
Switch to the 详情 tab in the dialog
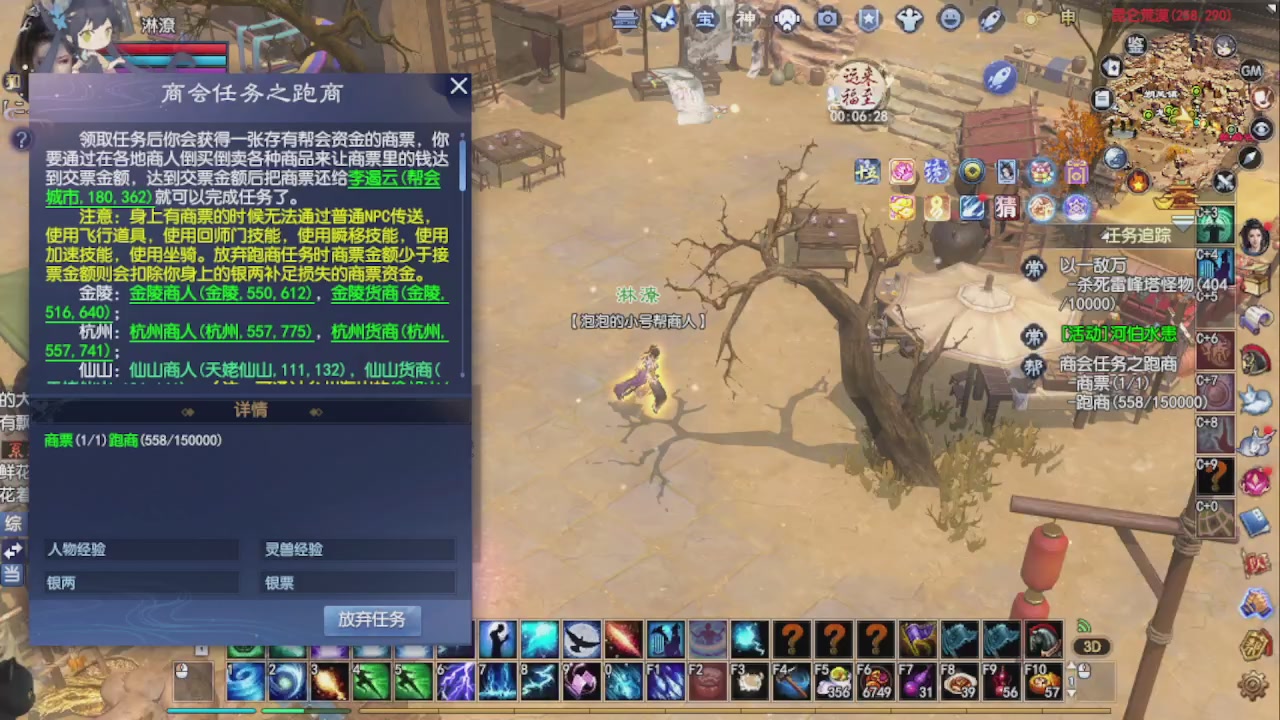(x=250, y=411)
